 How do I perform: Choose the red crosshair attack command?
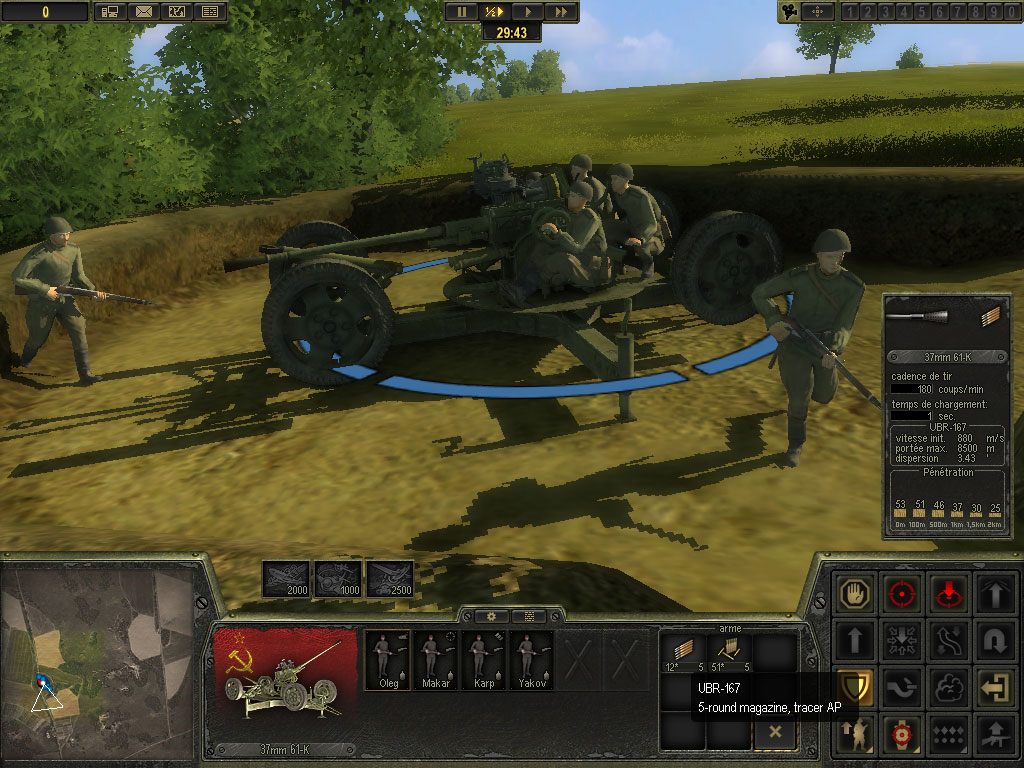tap(902, 593)
